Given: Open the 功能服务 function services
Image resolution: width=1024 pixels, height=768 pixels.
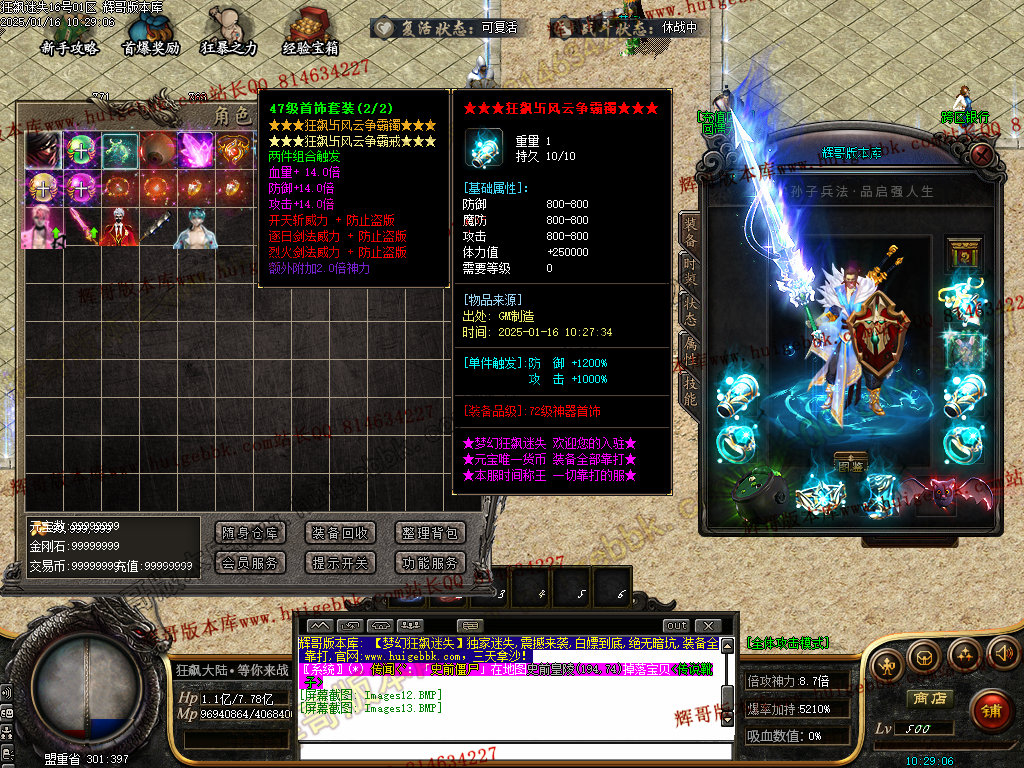Looking at the screenshot, I should coord(430,563).
